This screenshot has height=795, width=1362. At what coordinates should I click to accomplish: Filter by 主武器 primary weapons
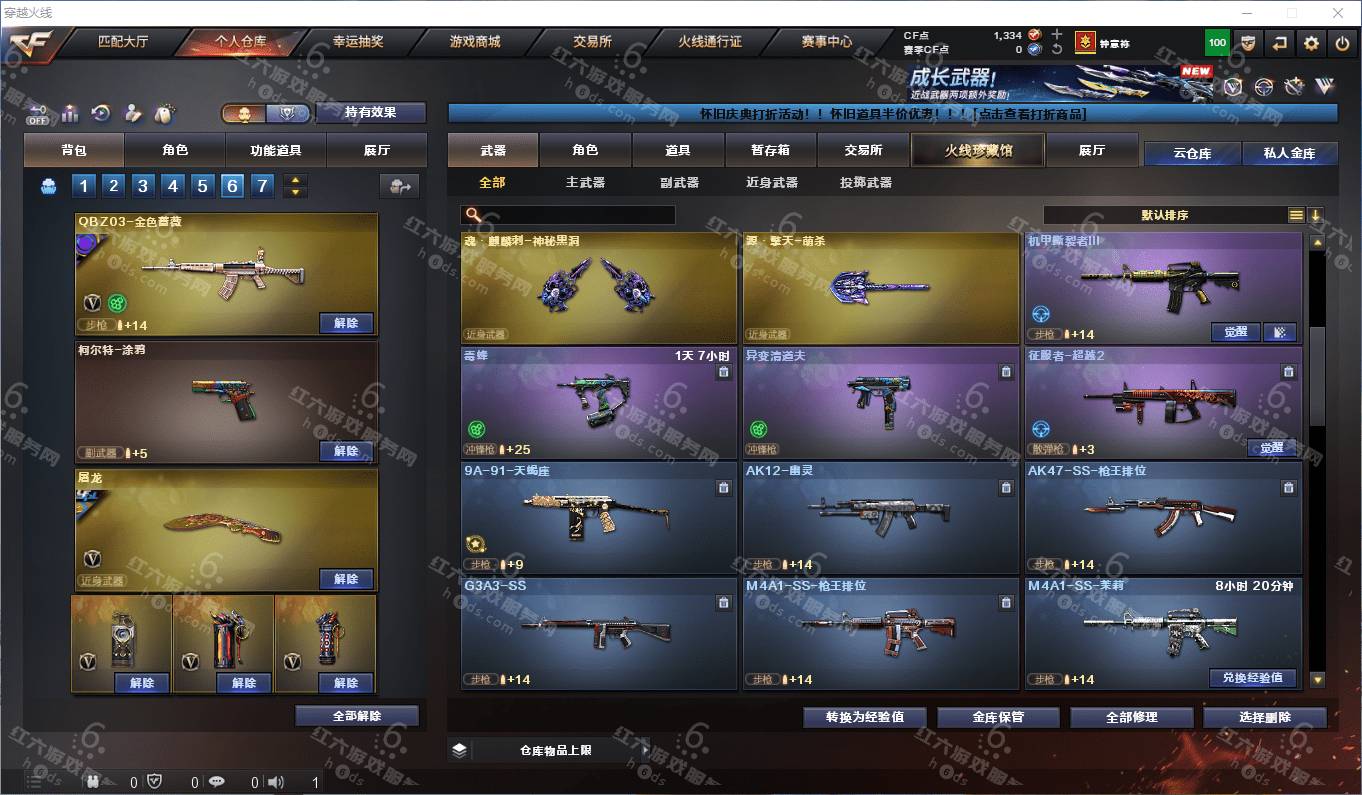click(585, 183)
